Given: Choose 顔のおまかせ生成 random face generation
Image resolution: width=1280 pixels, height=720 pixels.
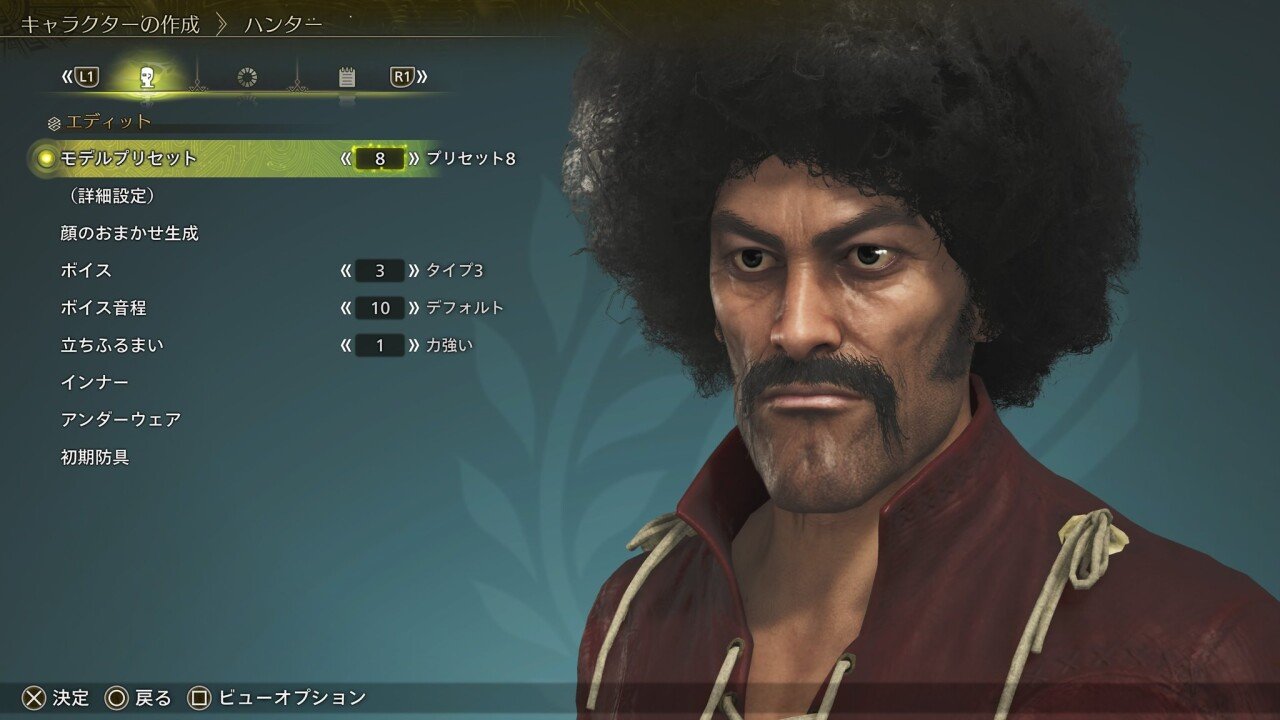Looking at the screenshot, I should (129, 233).
